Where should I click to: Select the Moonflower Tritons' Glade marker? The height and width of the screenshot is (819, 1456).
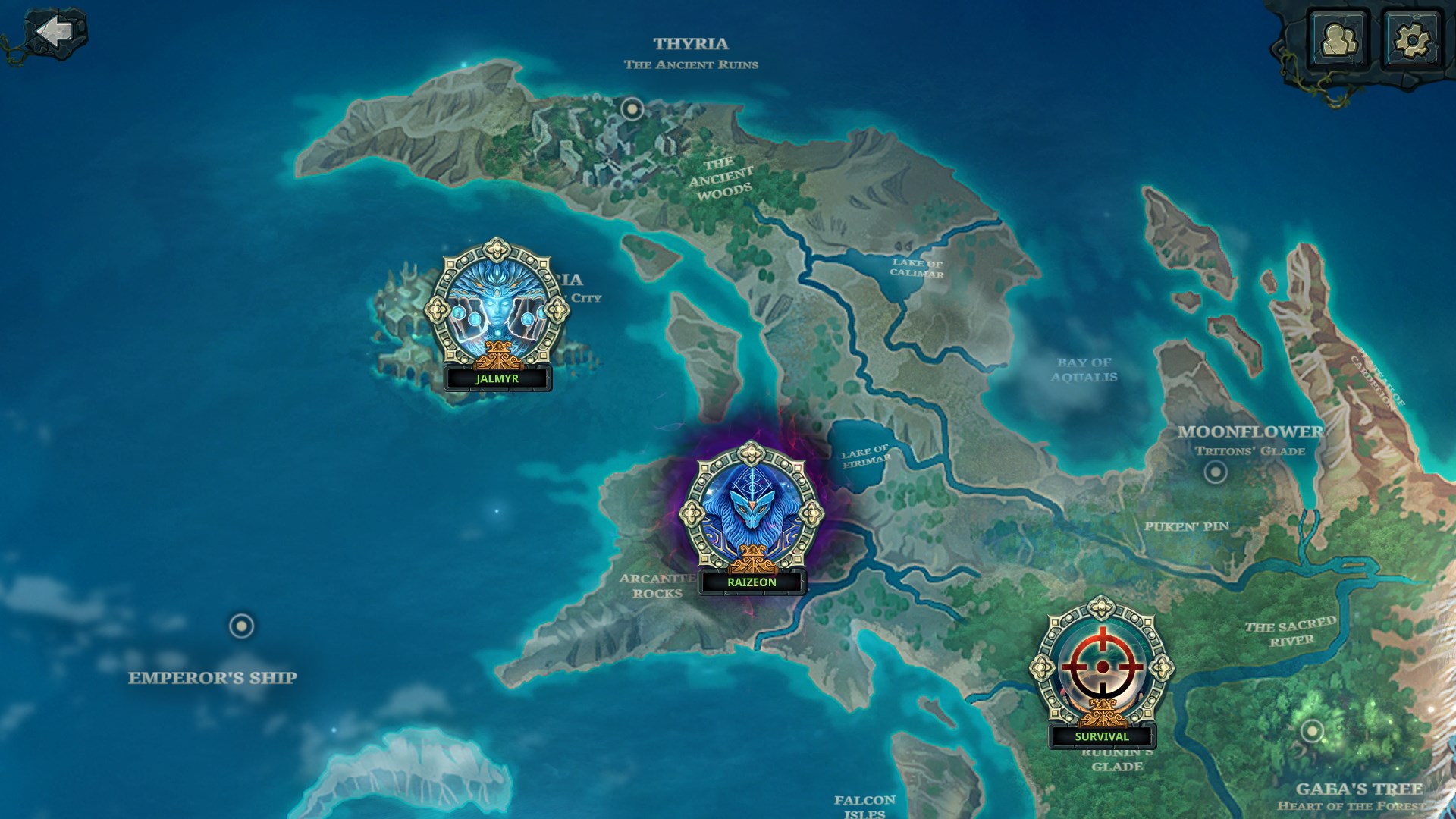point(1215,472)
